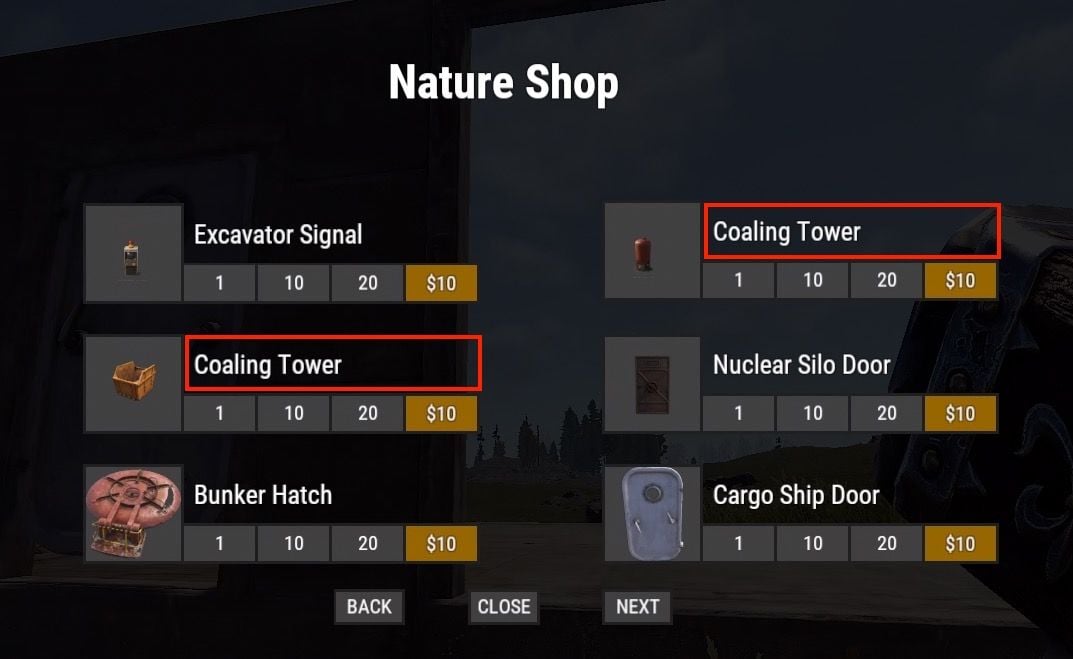Click the wooden crate Coaling Tower icon
The height and width of the screenshot is (659, 1073).
[x=134, y=383]
